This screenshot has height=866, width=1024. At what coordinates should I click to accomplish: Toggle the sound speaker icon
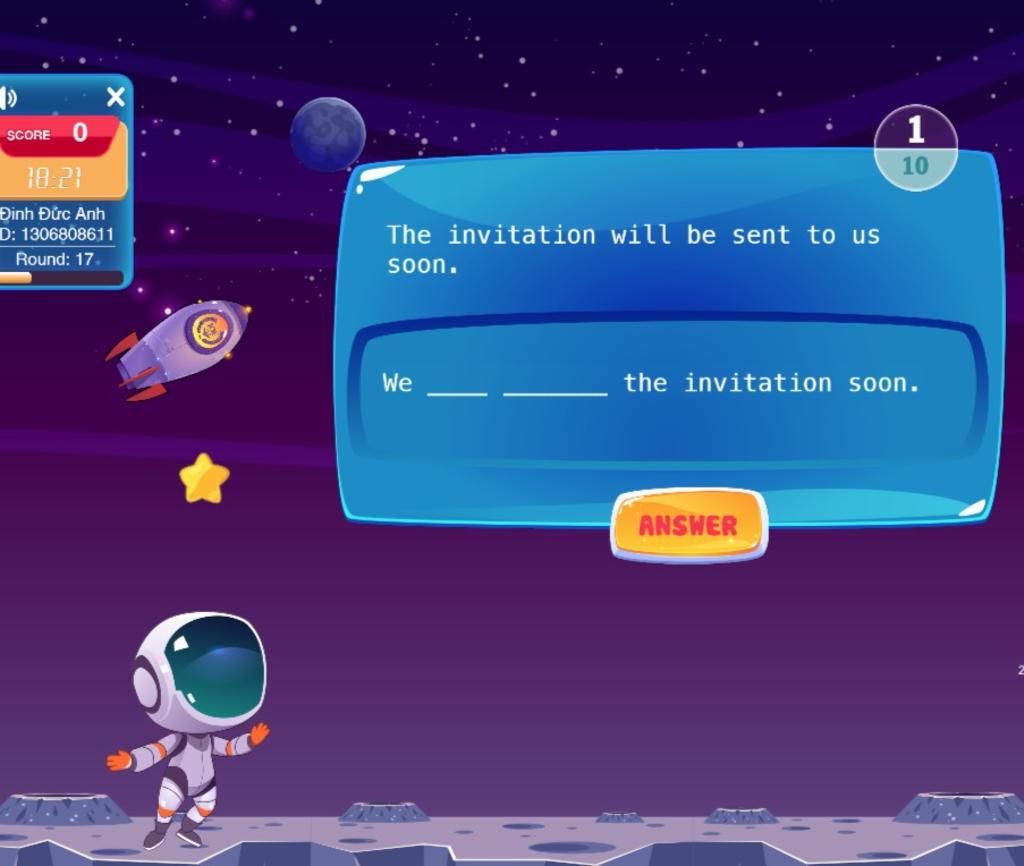point(9,97)
